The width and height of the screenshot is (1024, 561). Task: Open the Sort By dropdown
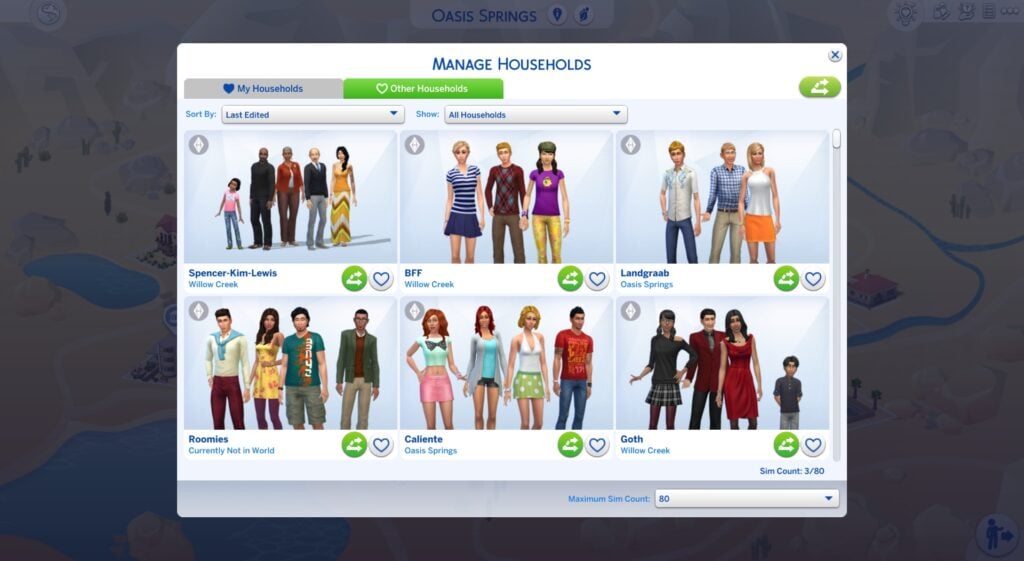(x=312, y=115)
